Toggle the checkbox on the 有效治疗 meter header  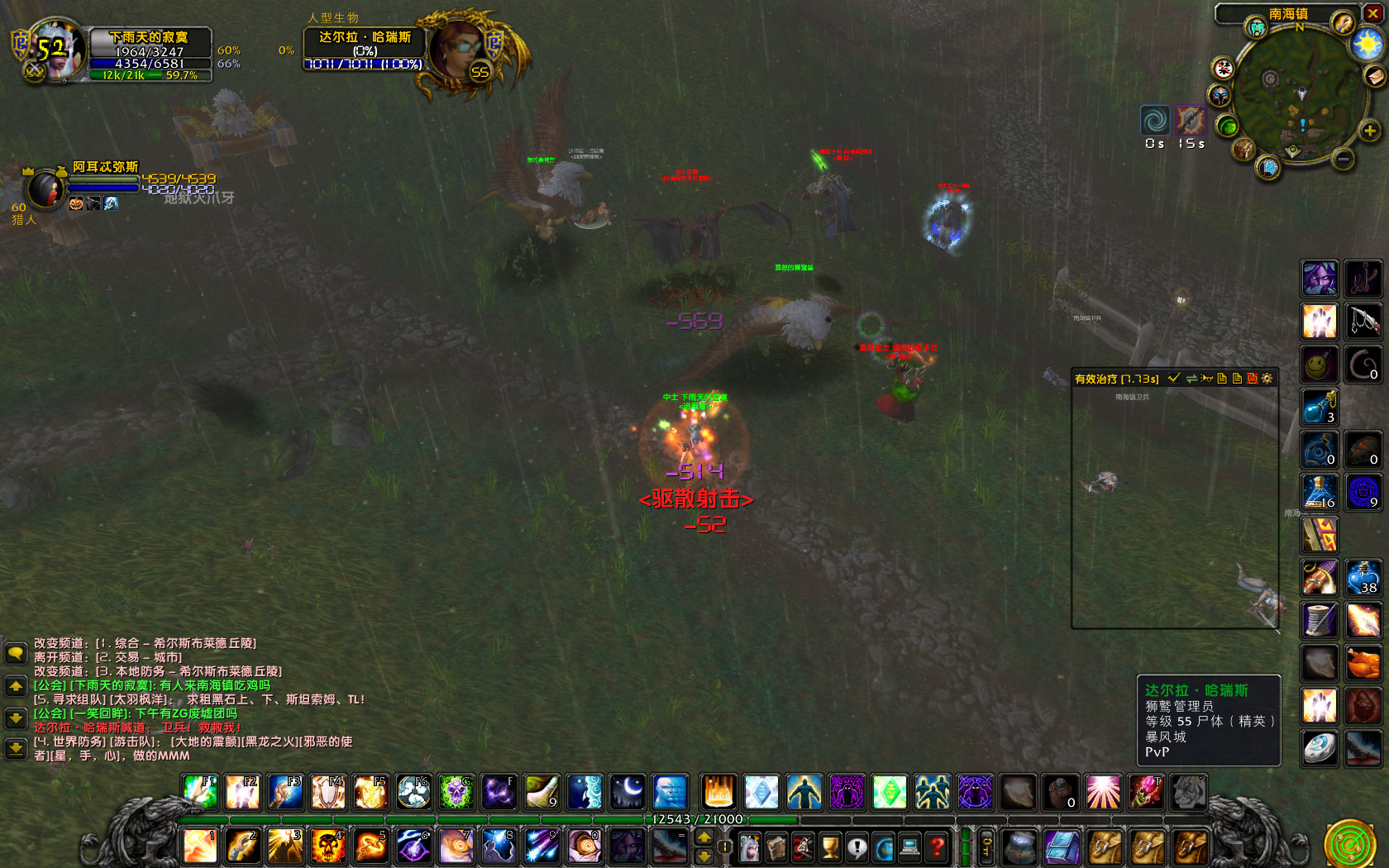pyautogui.click(x=1174, y=378)
